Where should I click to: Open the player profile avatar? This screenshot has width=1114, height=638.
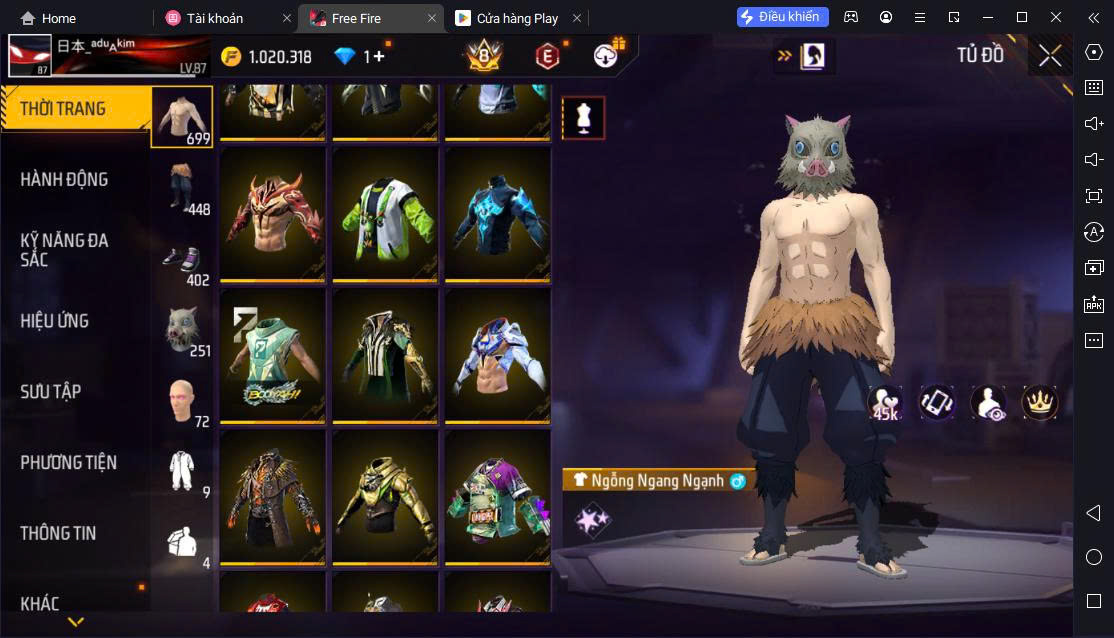pos(30,57)
